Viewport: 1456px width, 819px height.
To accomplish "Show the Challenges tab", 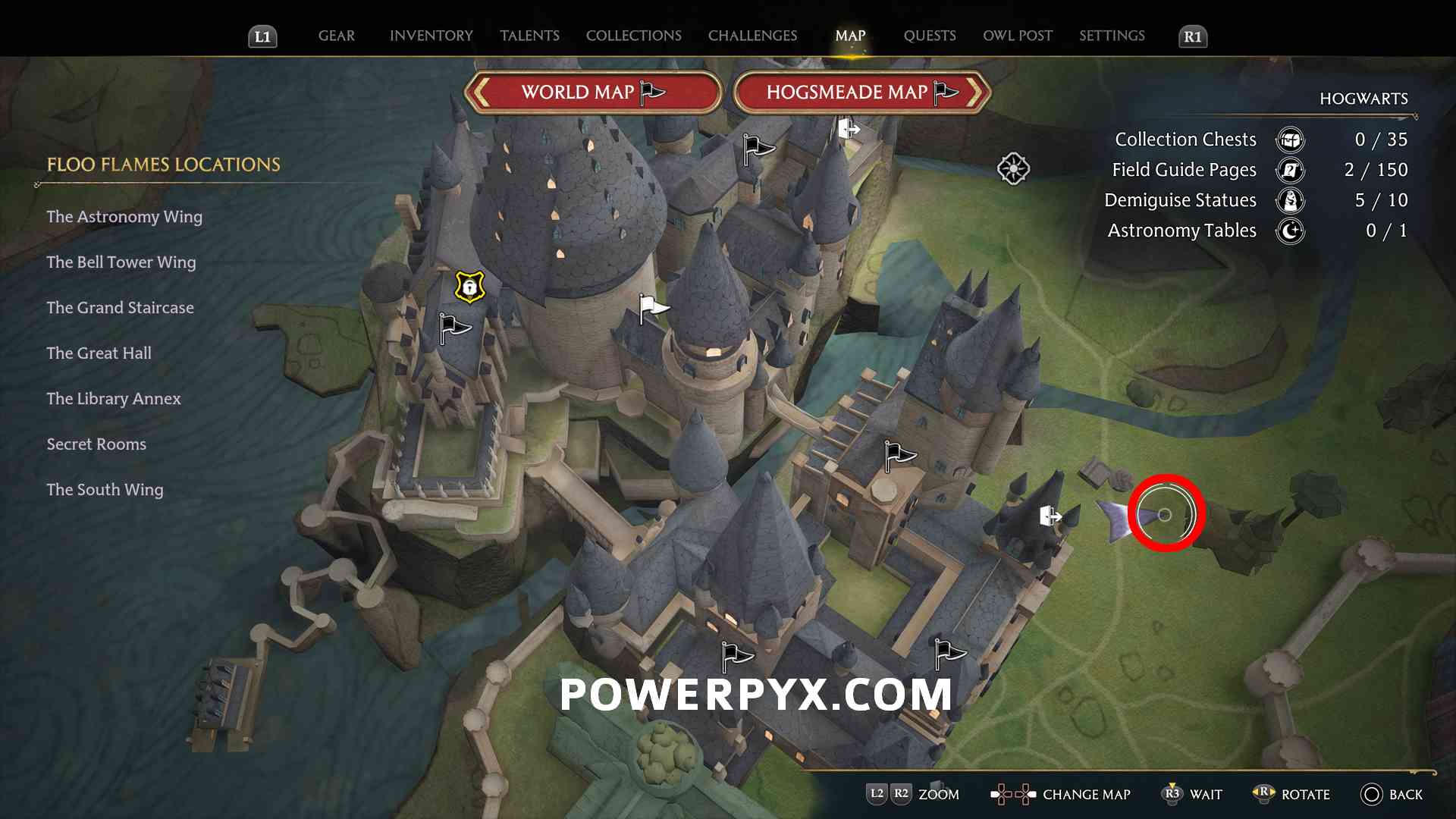I will (752, 36).
